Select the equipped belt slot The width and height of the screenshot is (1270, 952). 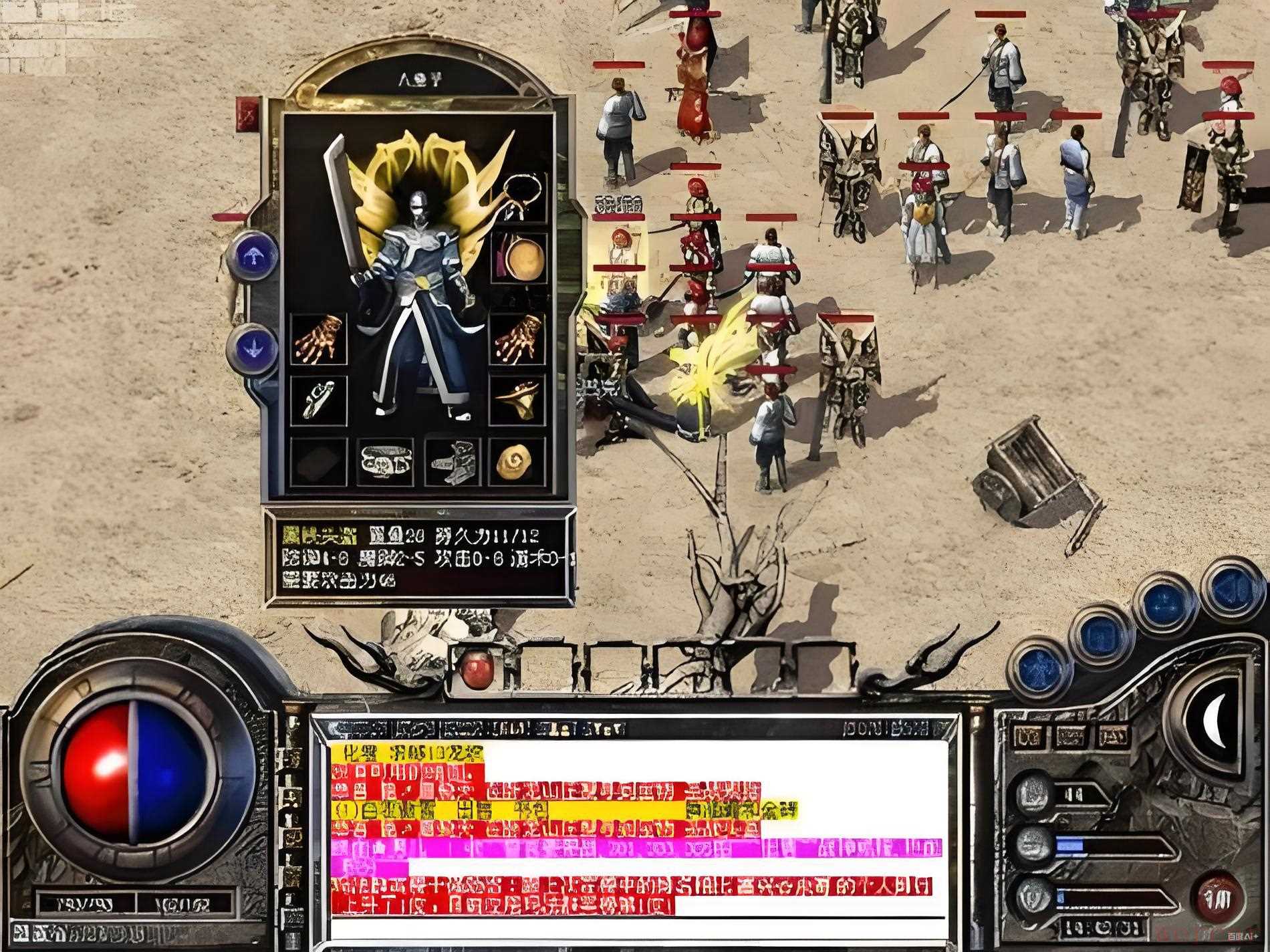tap(386, 461)
